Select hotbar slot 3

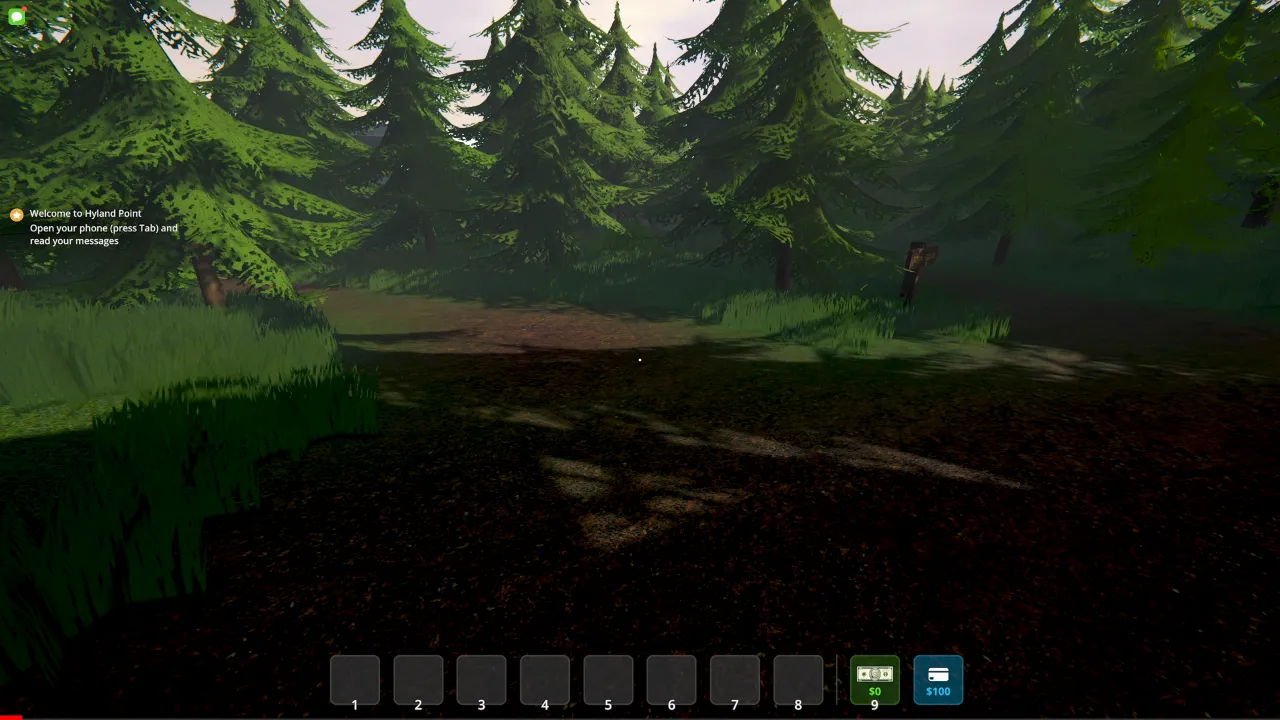481,678
